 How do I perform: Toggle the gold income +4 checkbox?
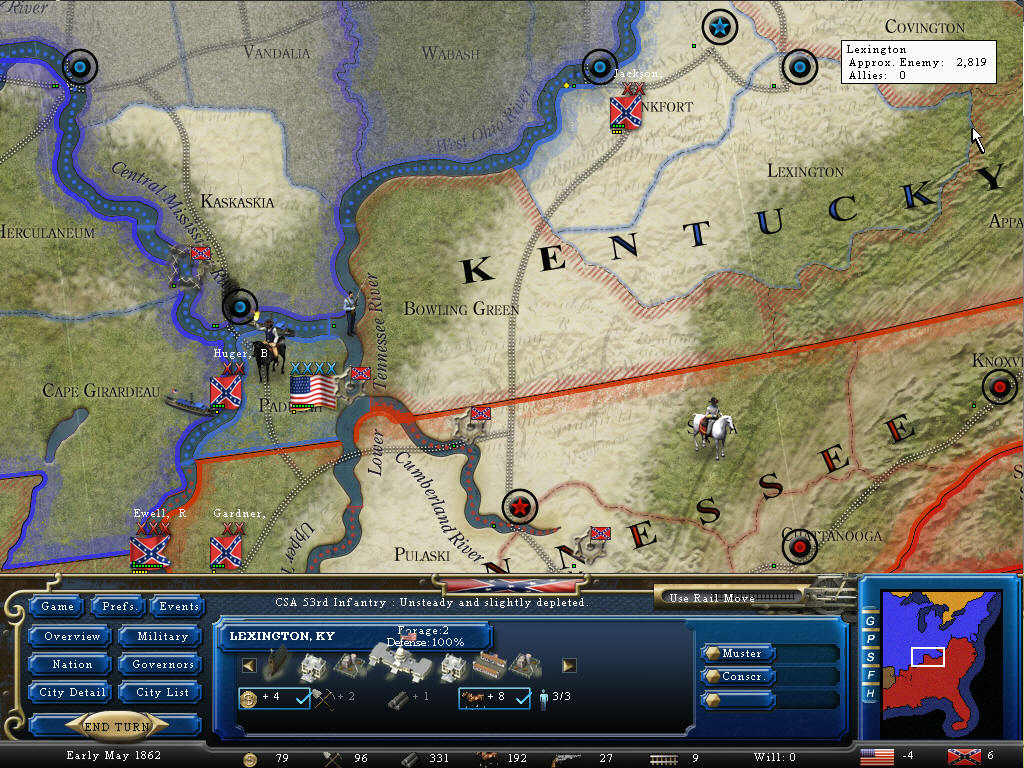[x=300, y=697]
